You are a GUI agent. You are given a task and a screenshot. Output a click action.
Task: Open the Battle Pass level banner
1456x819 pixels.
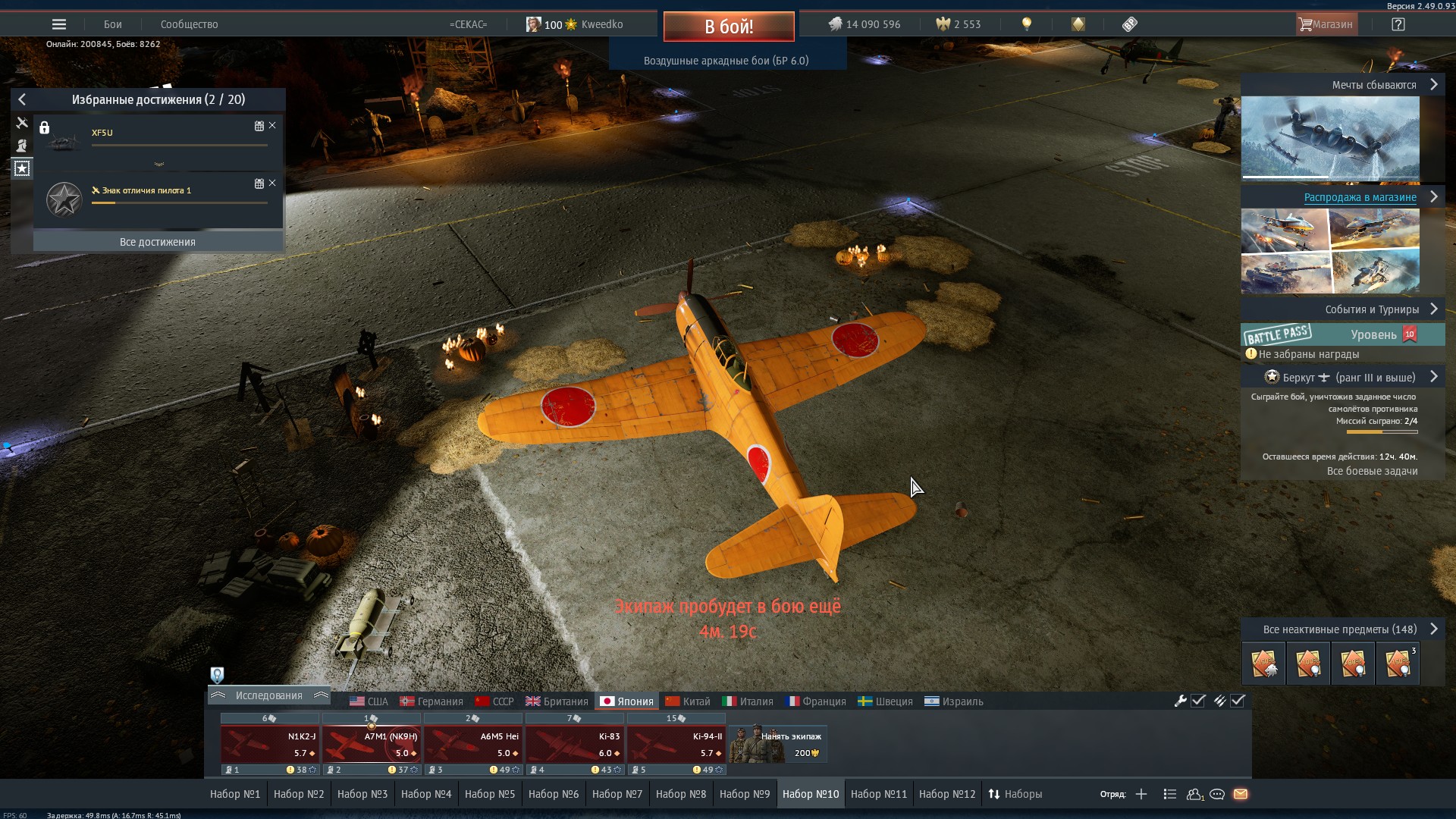[x=1342, y=334]
